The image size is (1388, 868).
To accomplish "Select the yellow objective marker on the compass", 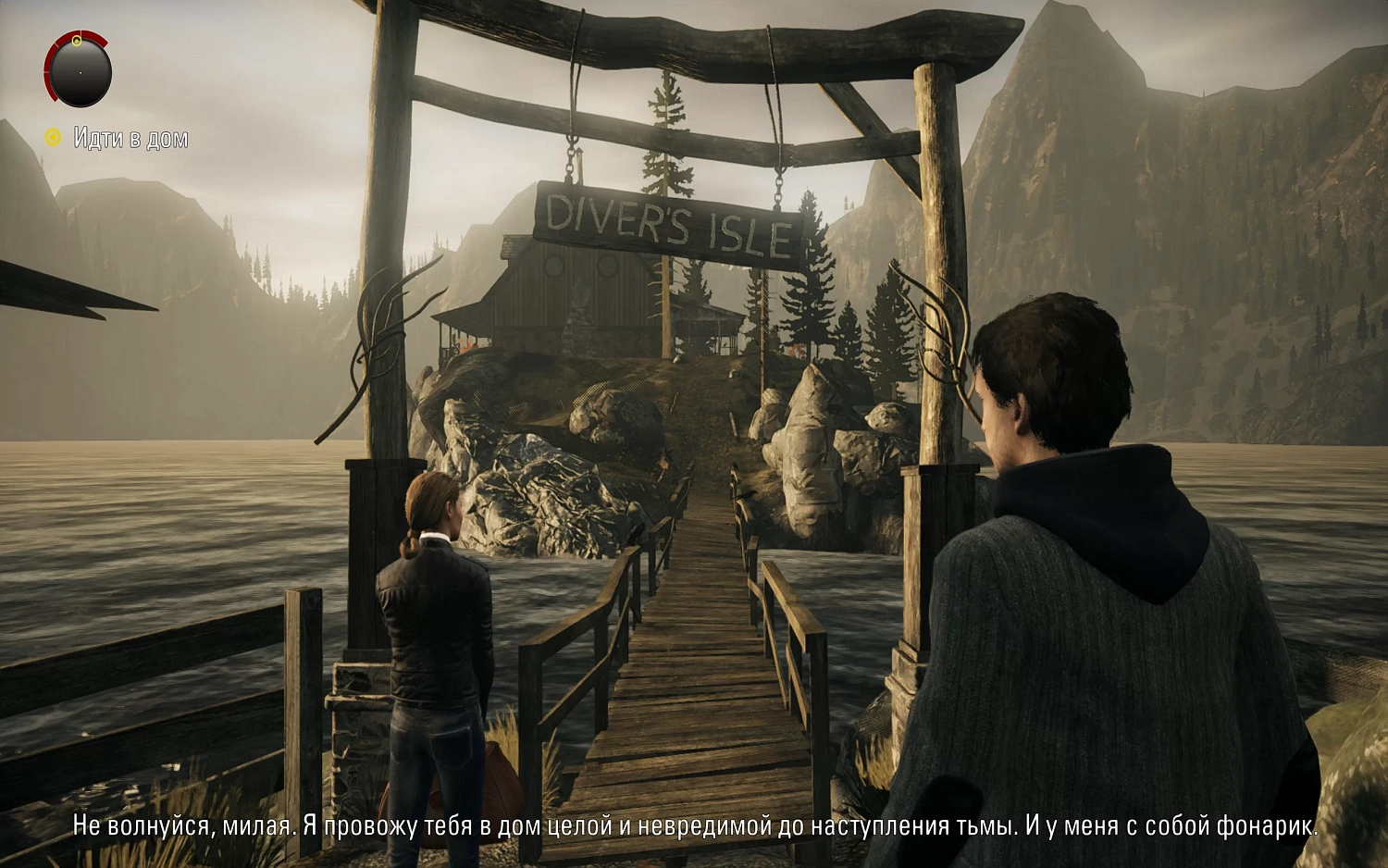I will (77, 41).
